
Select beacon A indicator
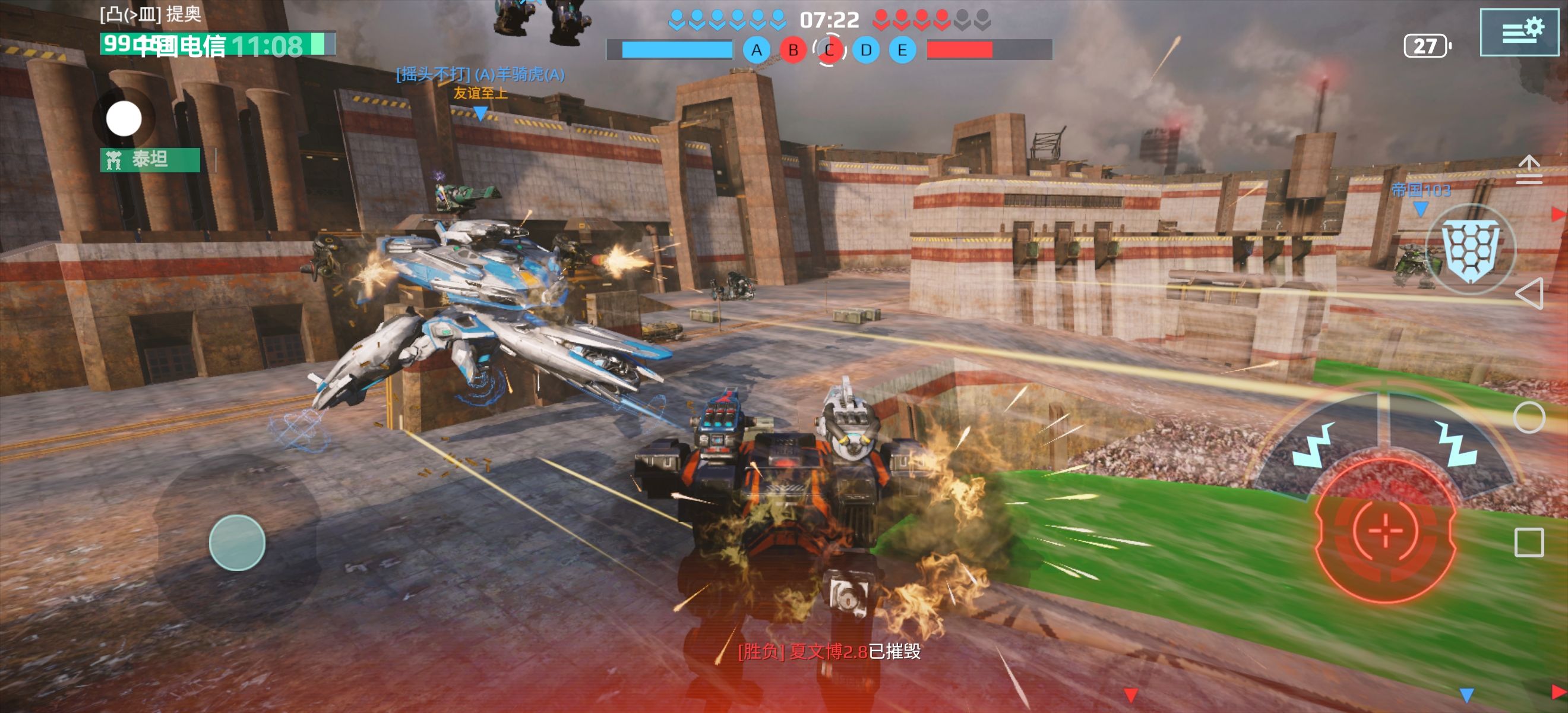point(756,50)
